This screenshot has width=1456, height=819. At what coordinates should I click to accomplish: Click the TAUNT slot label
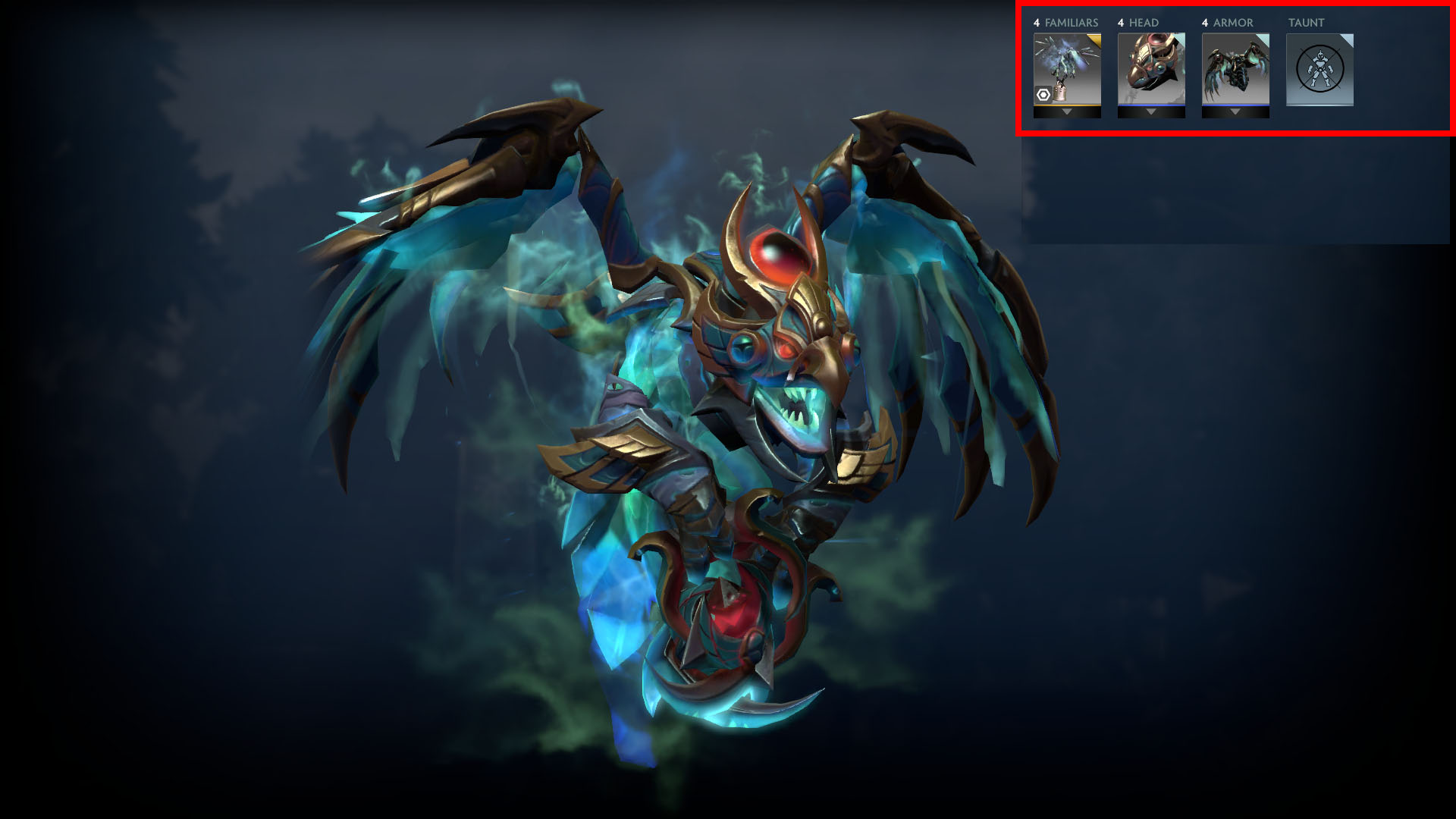click(x=1307, y=23)
